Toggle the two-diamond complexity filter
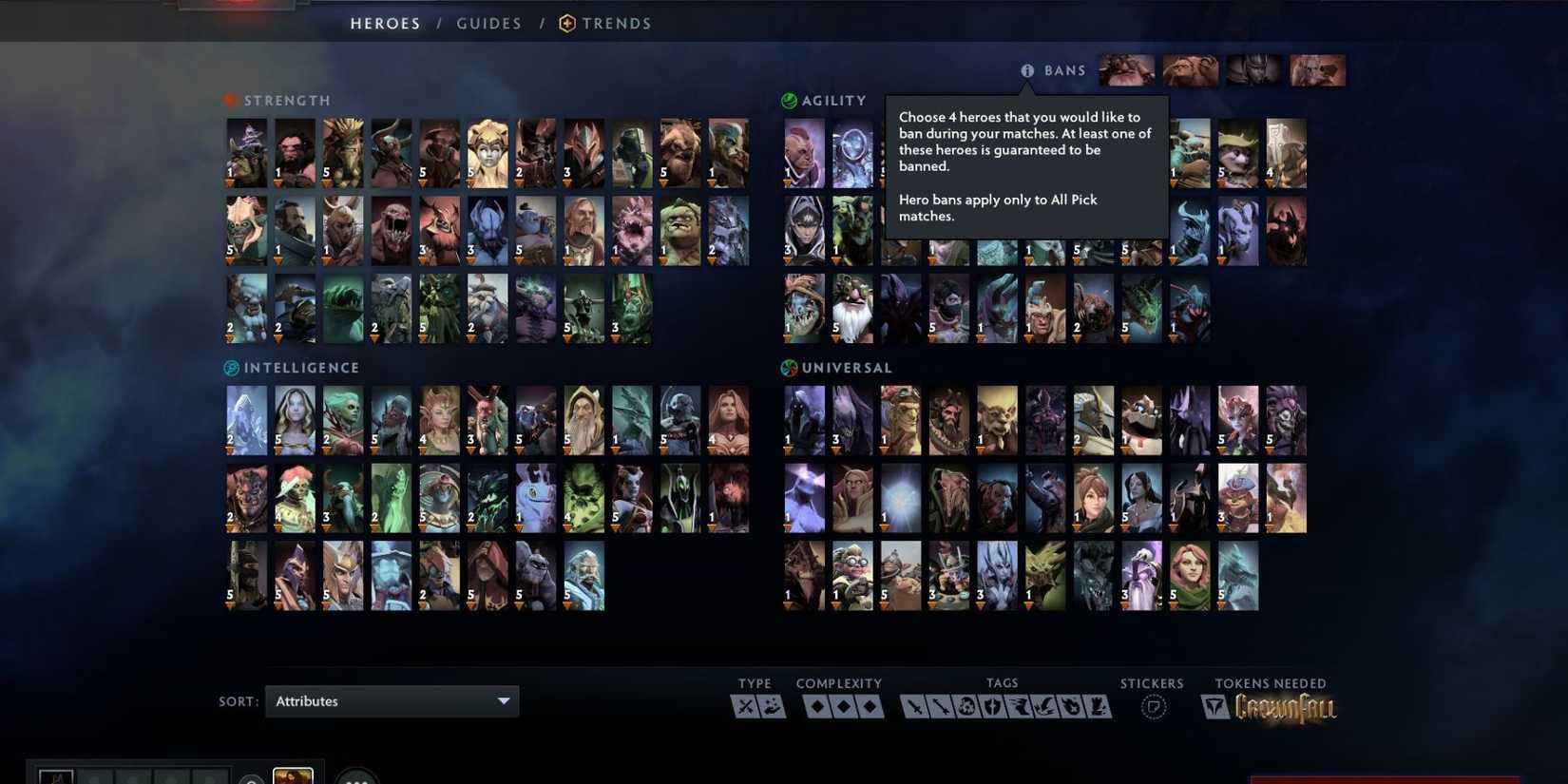This screenshot has height=784, width=1568. click(x=845, y=705)
